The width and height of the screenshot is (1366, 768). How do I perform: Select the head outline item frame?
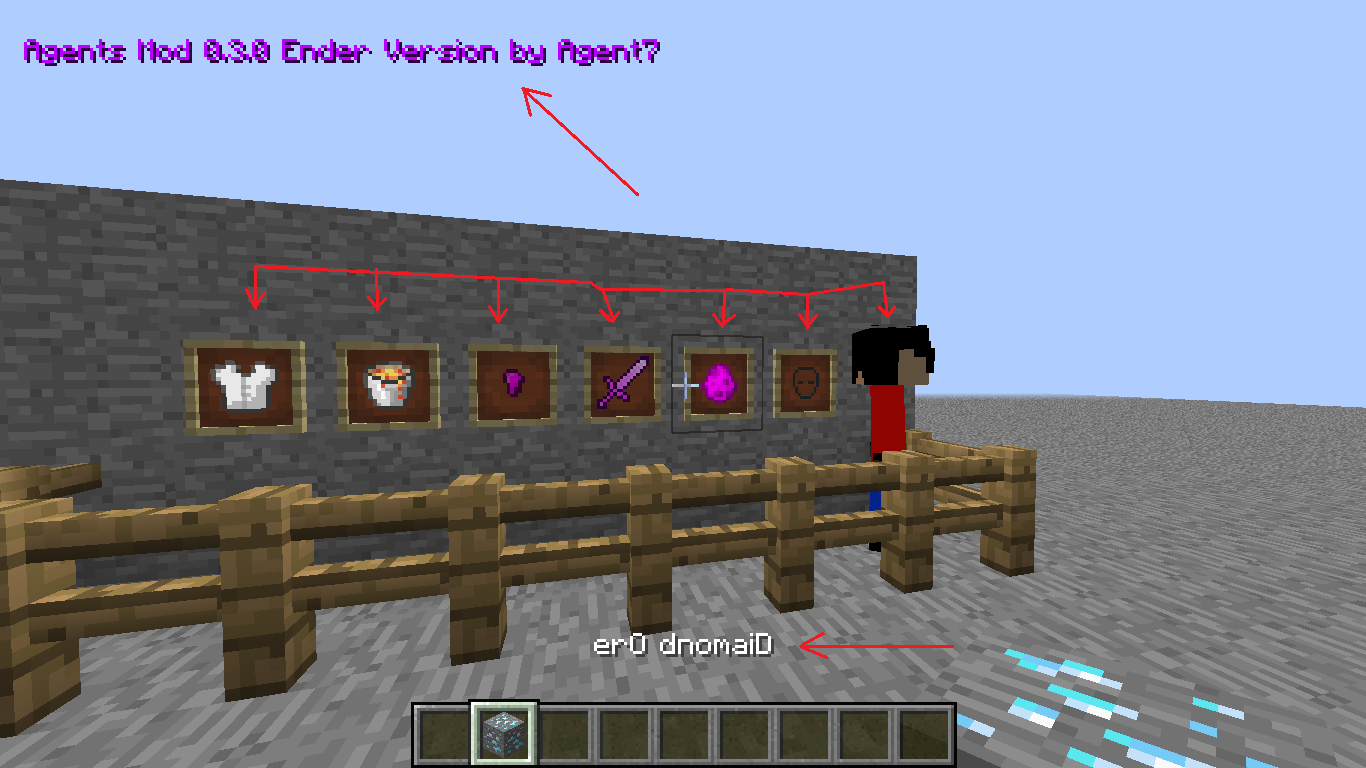[x=806, y=383]
